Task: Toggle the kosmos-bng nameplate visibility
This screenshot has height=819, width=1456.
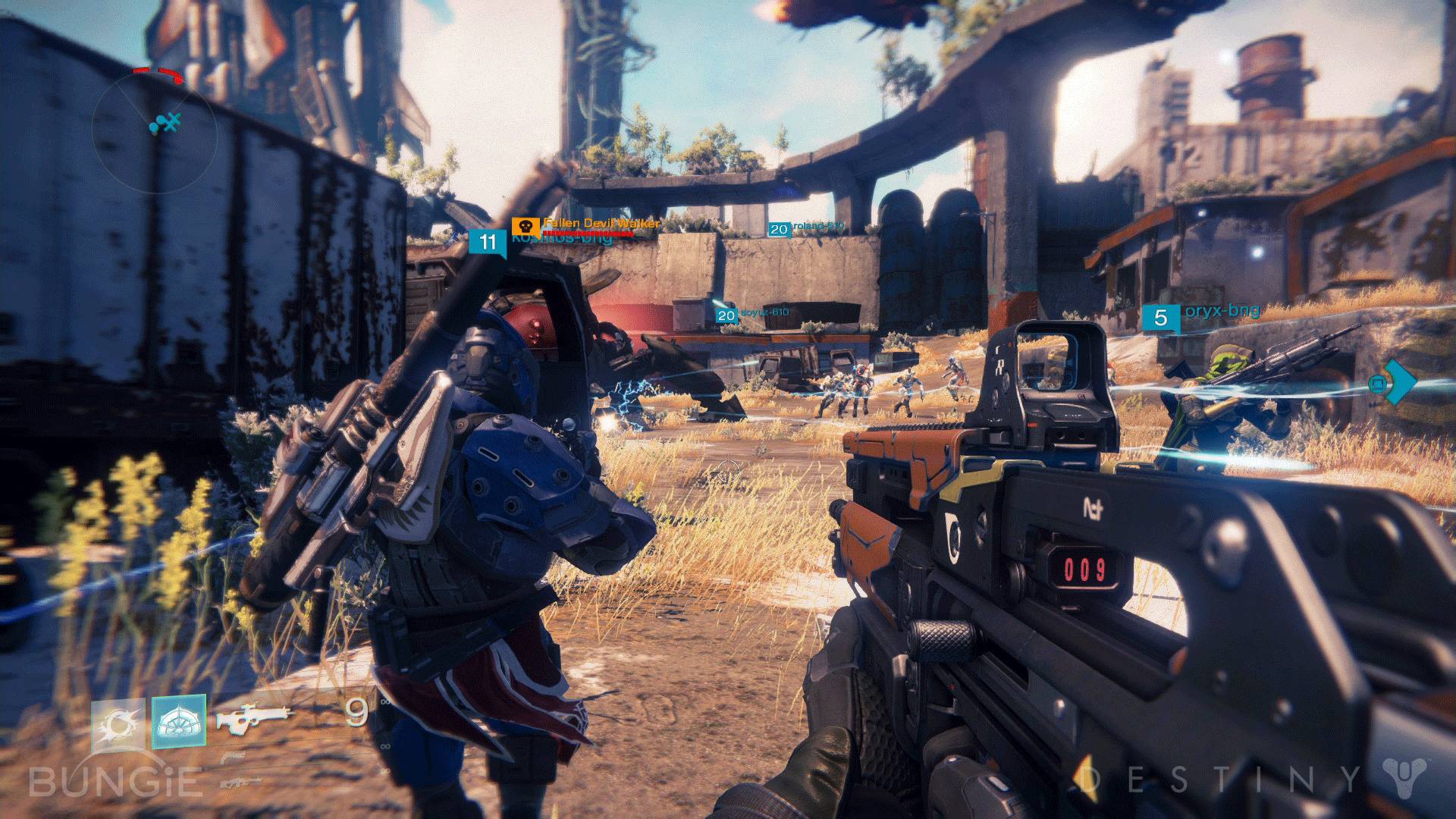Action: (562, 239)
